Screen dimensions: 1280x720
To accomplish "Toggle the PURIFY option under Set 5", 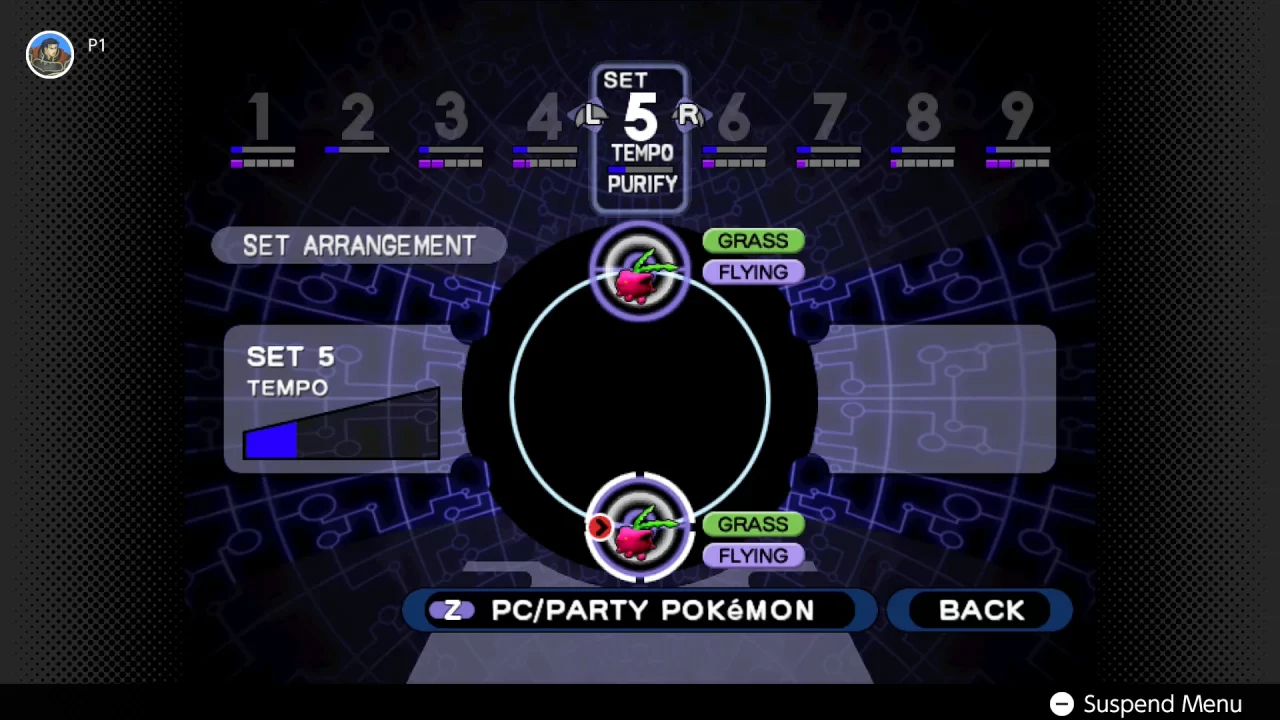I will (641, 185).
